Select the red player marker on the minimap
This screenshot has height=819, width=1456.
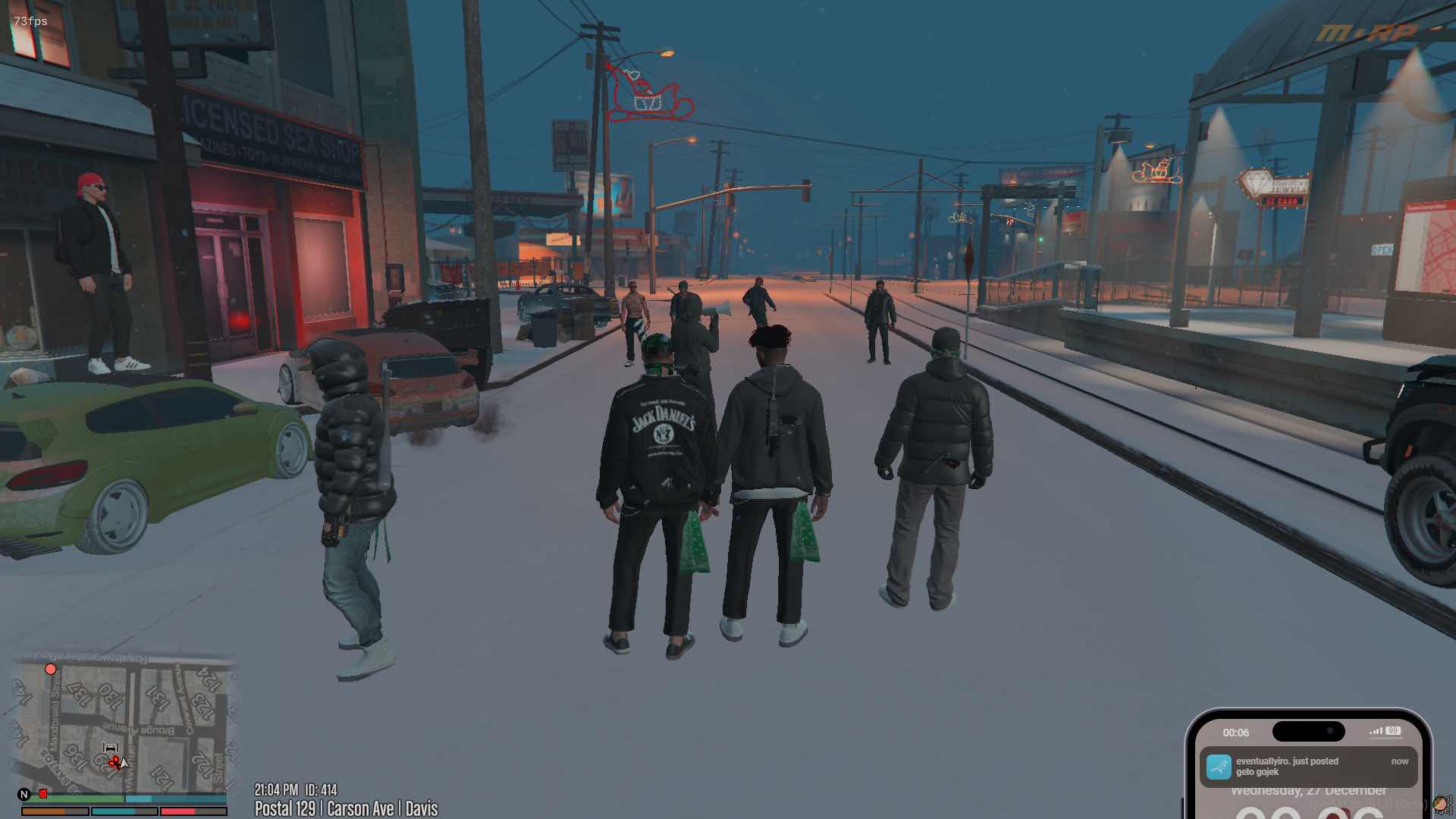[x=50, y=668]
